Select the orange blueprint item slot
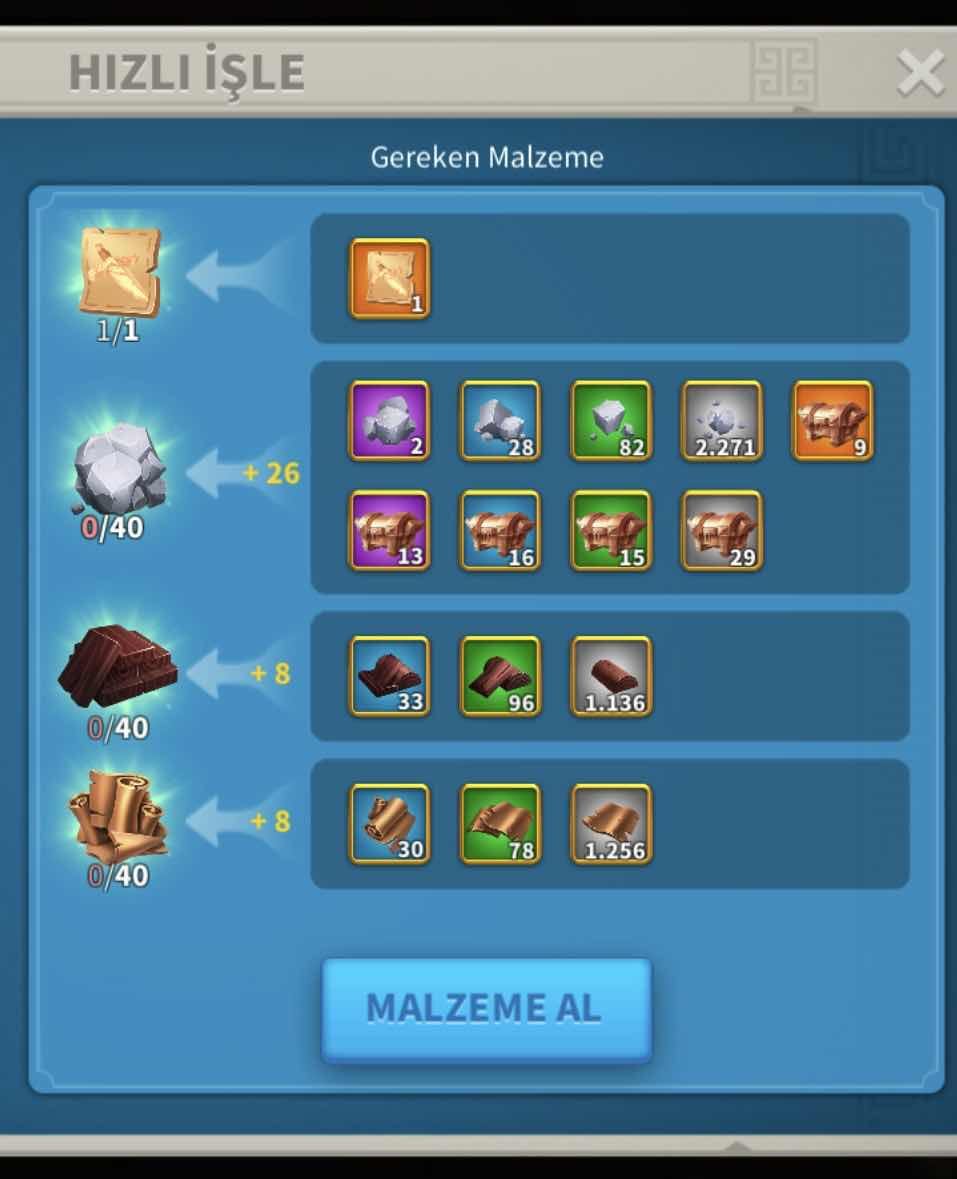This screenshot has width=957, height=1179. coord(390,279)
